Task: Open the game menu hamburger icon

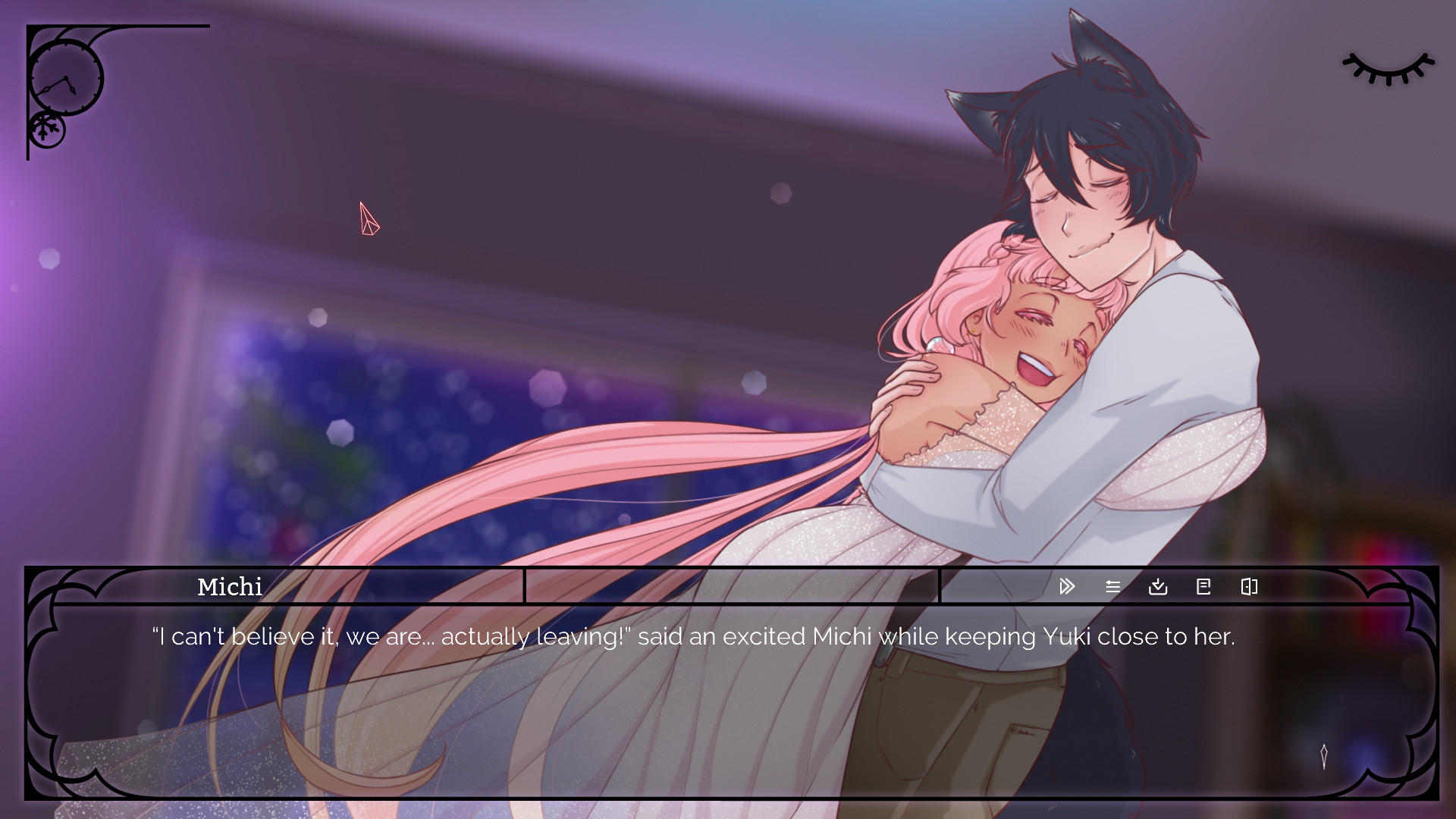Action: point(1112,586)
